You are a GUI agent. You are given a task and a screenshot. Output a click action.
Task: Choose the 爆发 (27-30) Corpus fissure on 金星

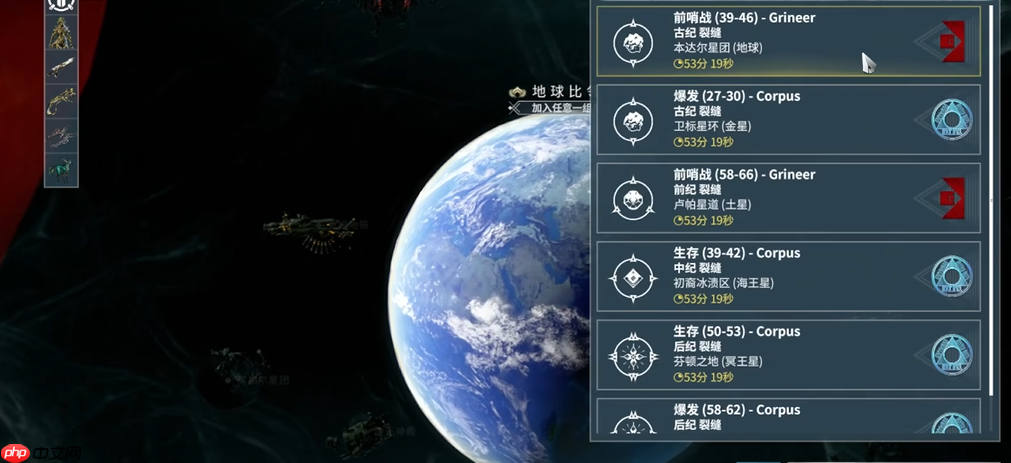tap(788, 119)
